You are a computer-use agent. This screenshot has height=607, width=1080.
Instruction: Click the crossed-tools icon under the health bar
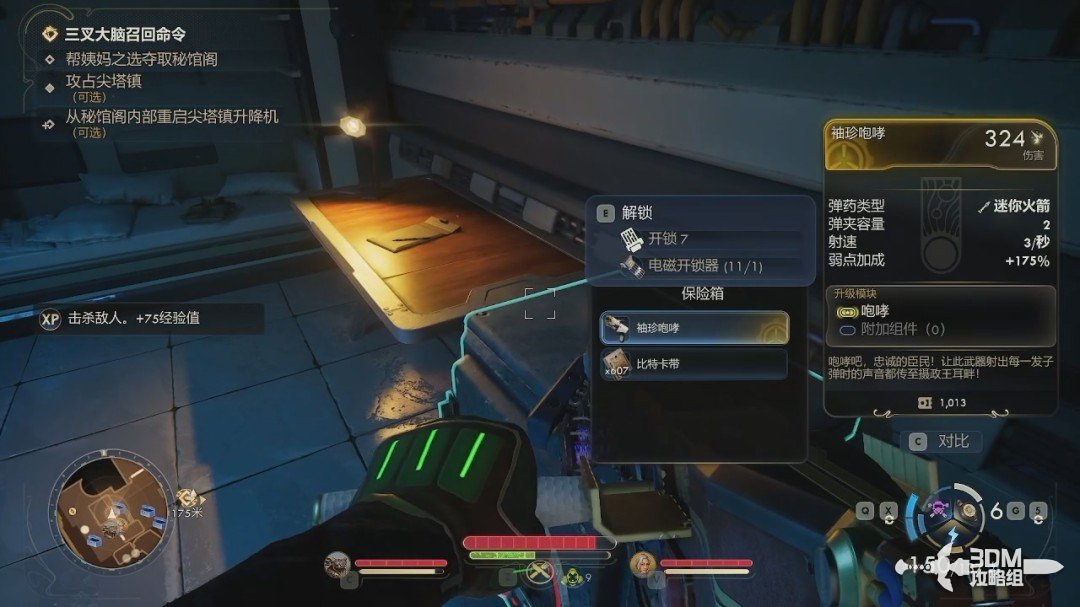pos(542,574)
